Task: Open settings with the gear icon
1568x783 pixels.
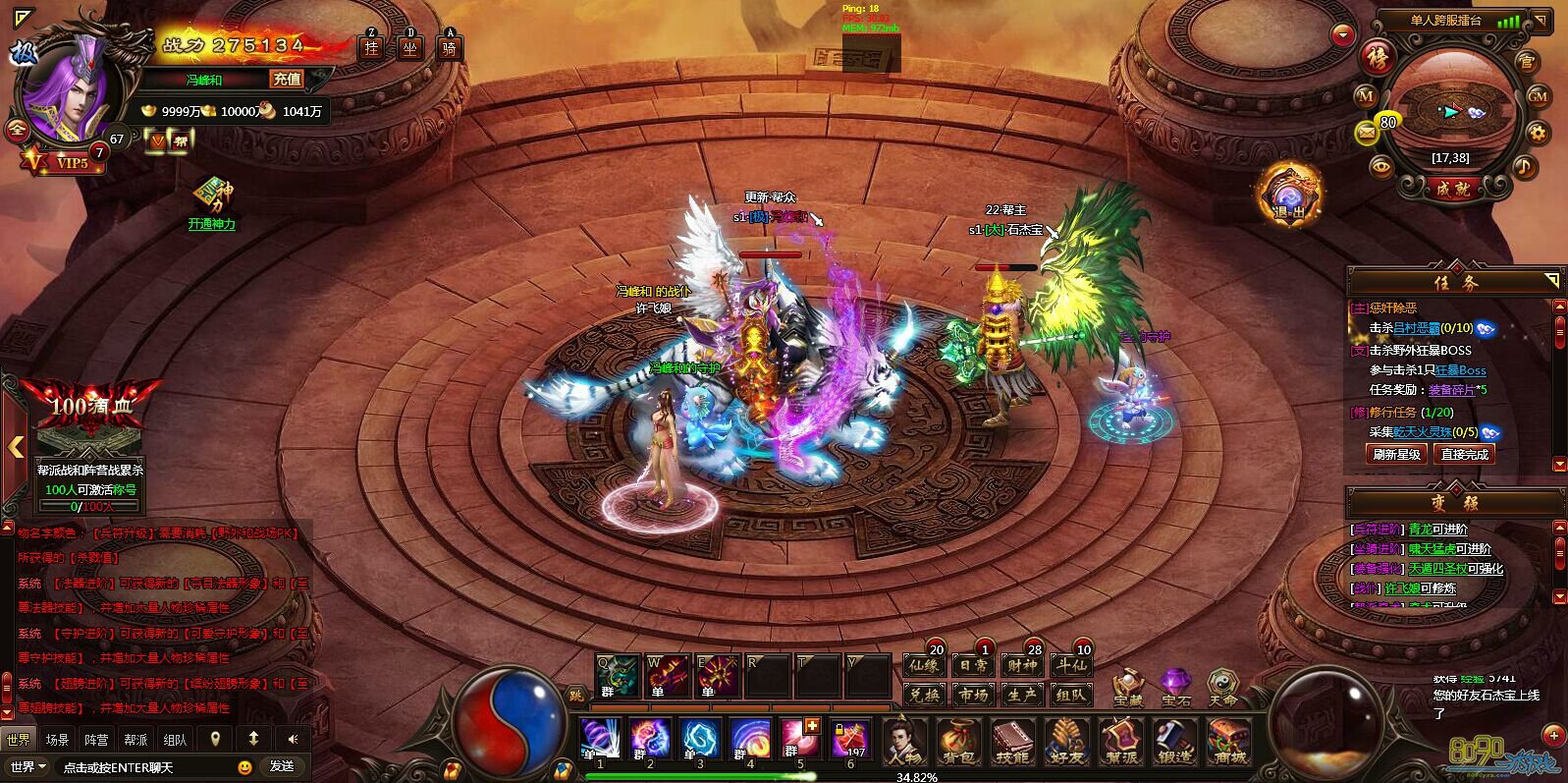Action: (1539, 132)
